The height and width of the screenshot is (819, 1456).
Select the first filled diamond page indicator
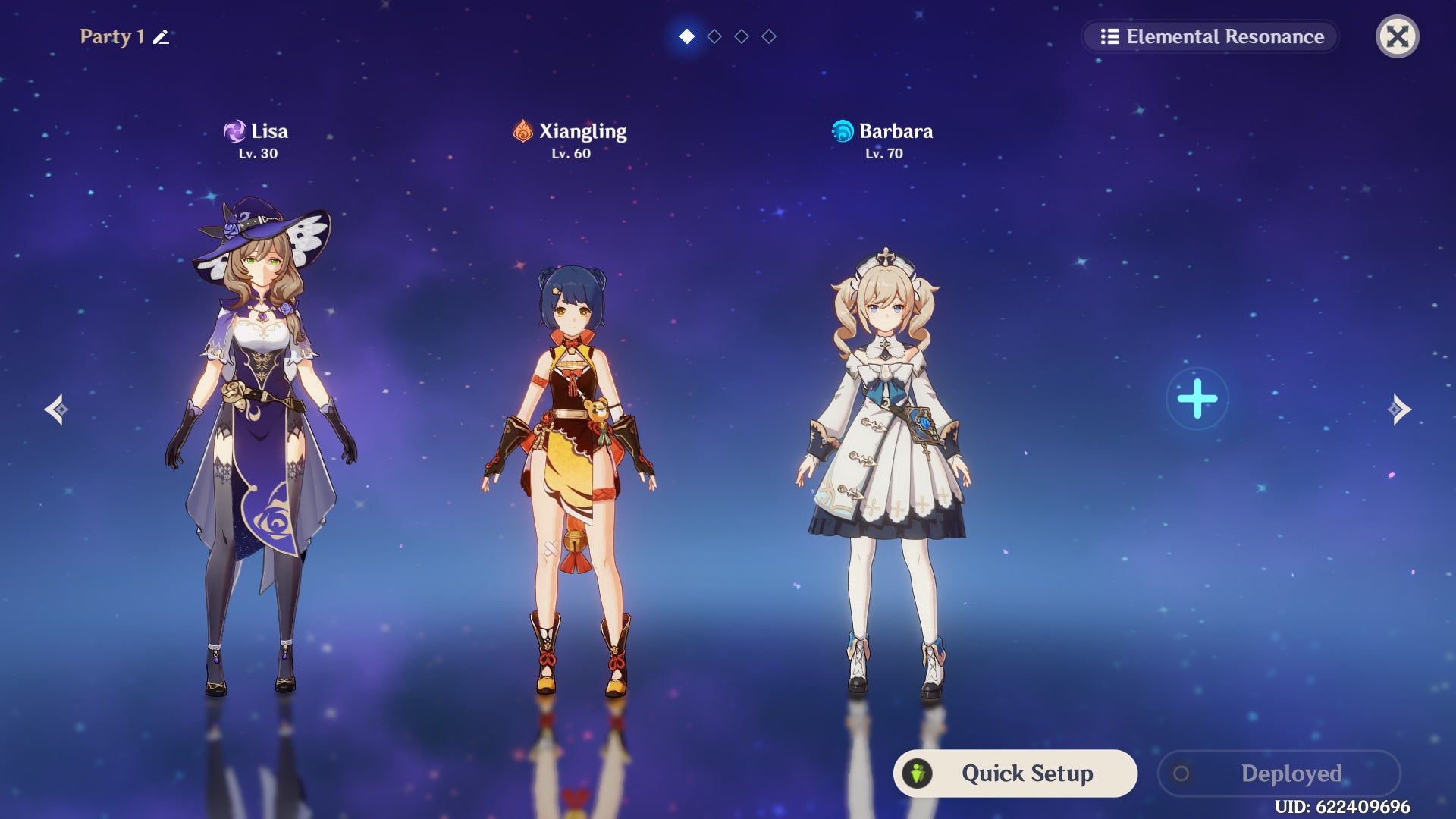point(686,35)
